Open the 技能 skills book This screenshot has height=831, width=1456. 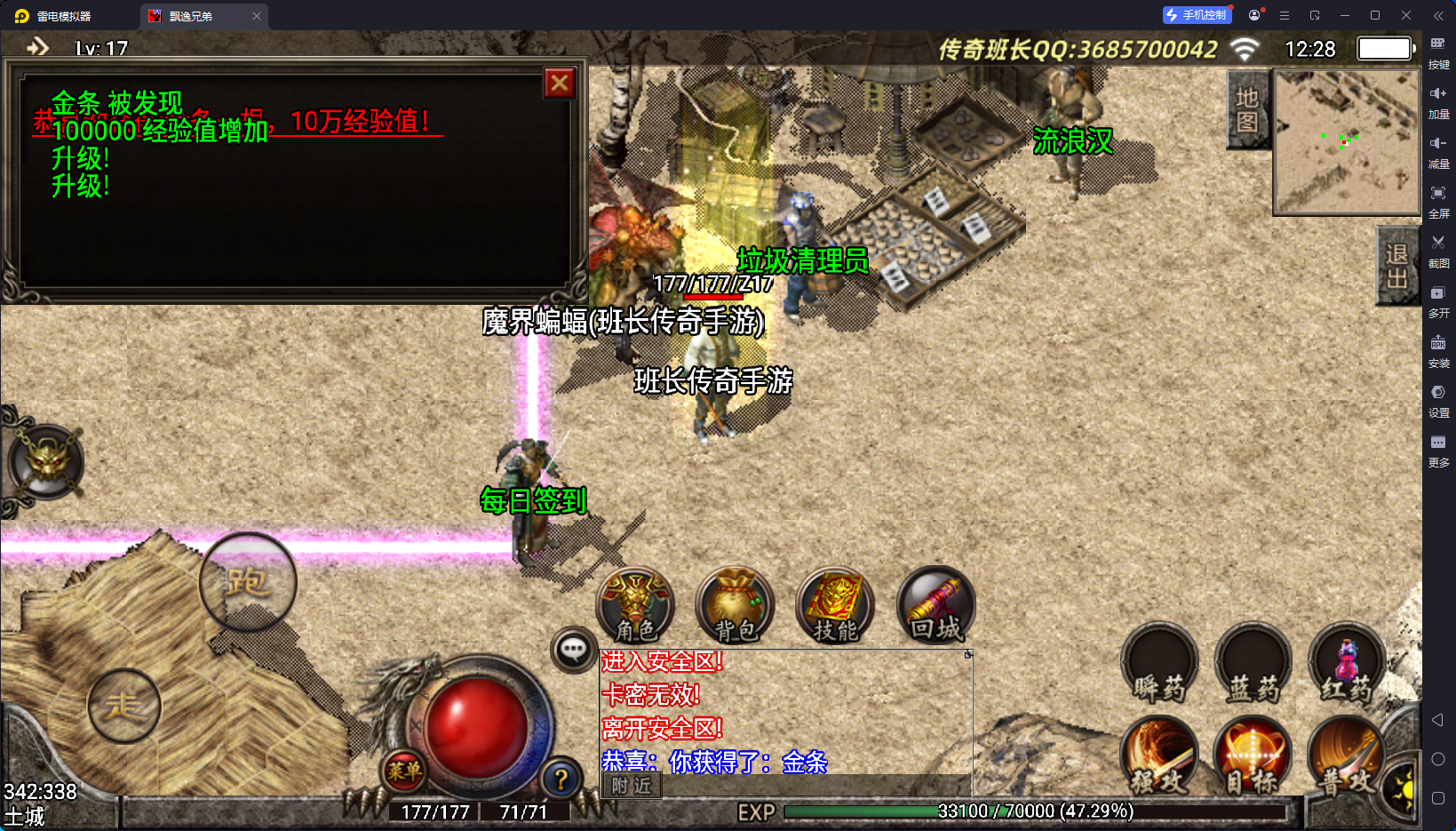point(835,606)
